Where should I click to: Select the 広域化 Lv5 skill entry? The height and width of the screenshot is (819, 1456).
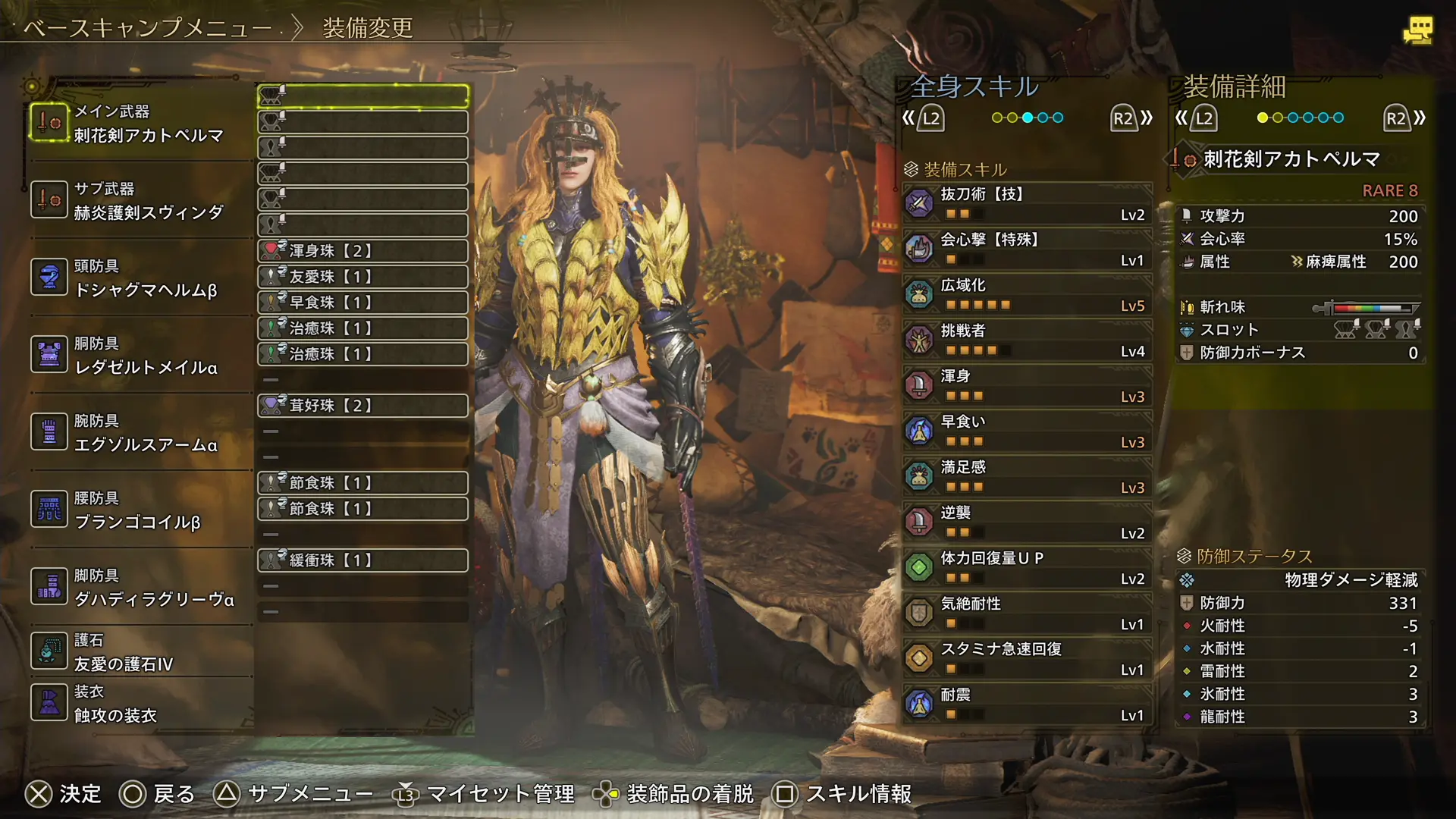click(x=1028, y=294)
